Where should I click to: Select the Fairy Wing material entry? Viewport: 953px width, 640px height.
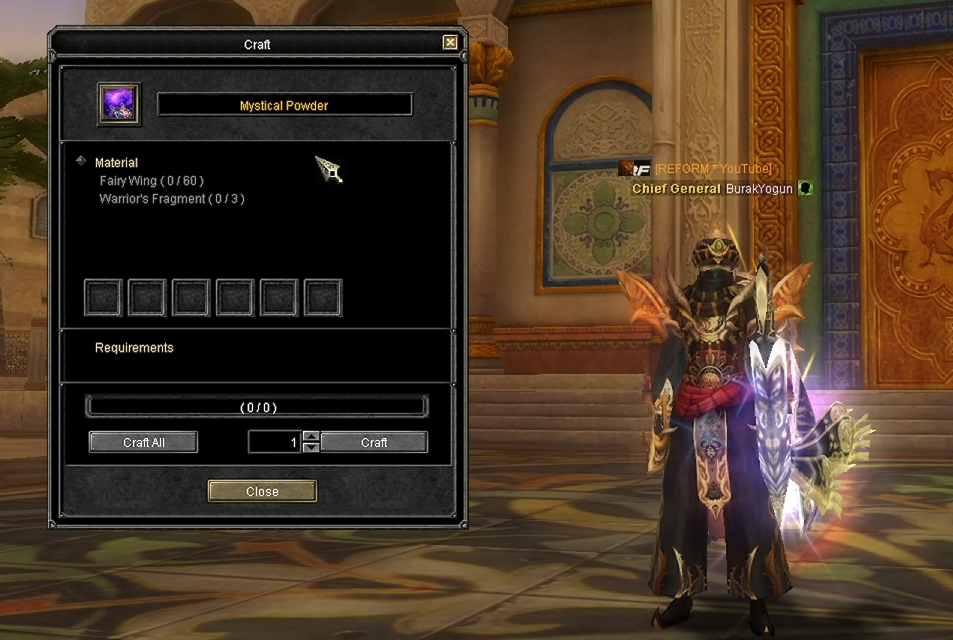(x=151, y=181)
